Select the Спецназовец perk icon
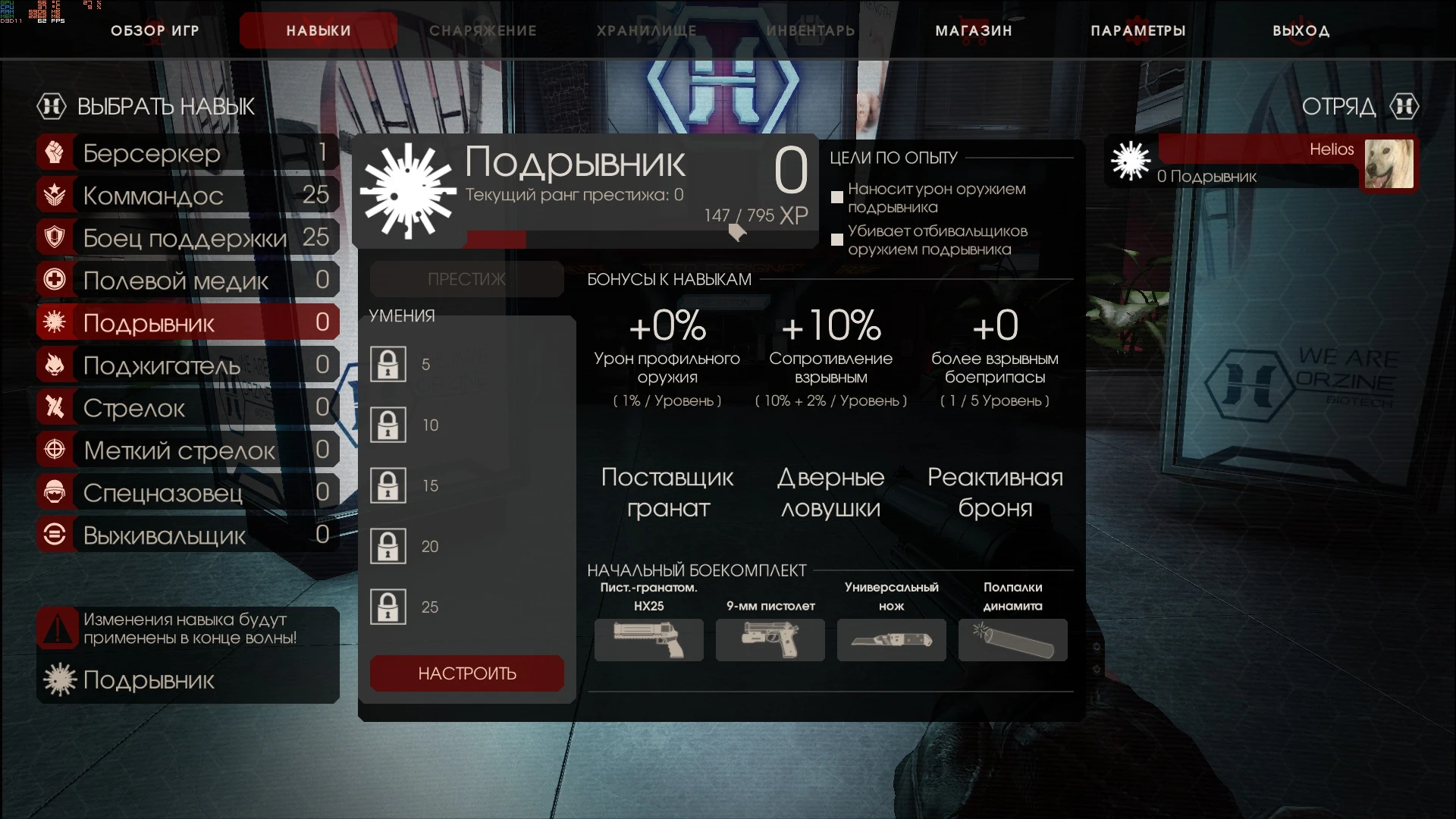The width and height of the screenshot is (1456, 819). 53,492
